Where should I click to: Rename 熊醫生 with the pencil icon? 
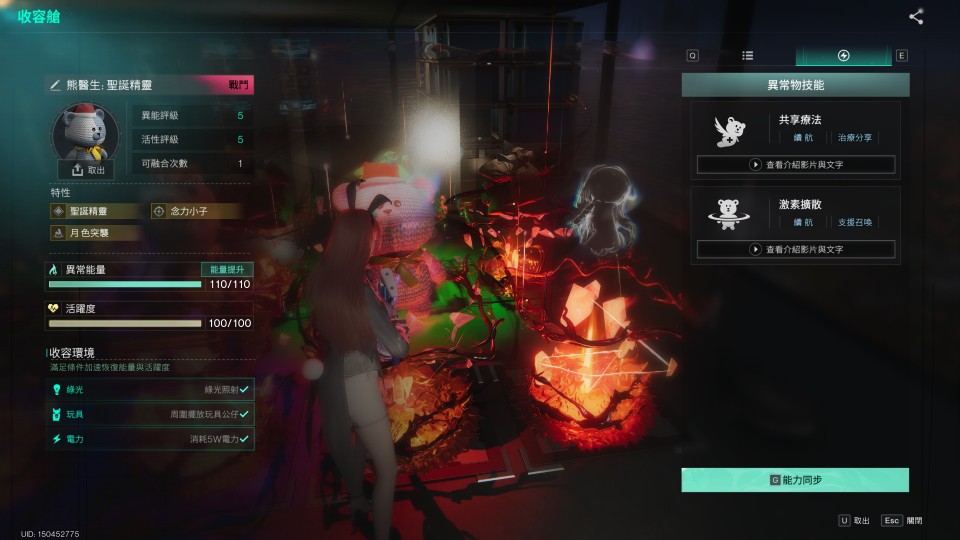click(x=56, y=86)
